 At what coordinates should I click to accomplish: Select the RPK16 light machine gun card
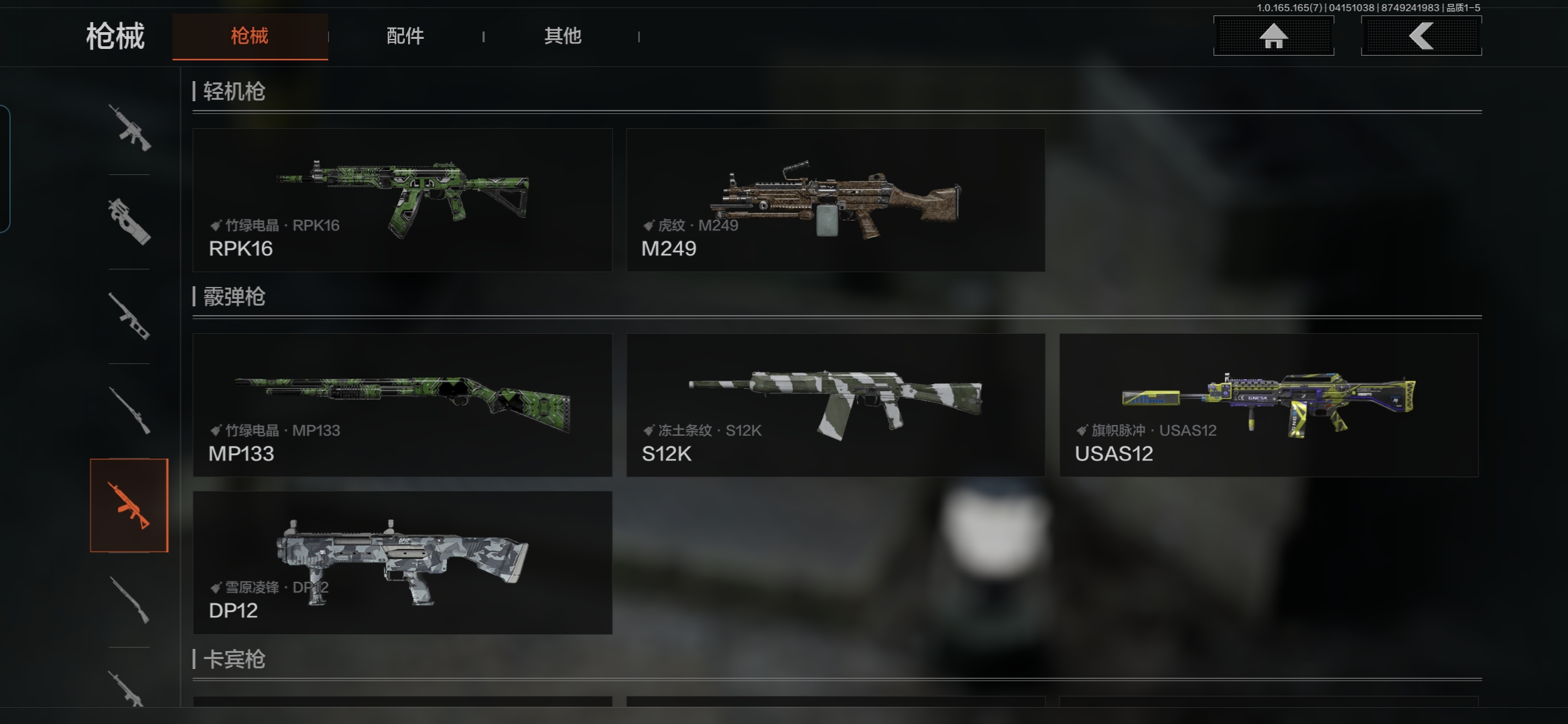coord(402,200)
